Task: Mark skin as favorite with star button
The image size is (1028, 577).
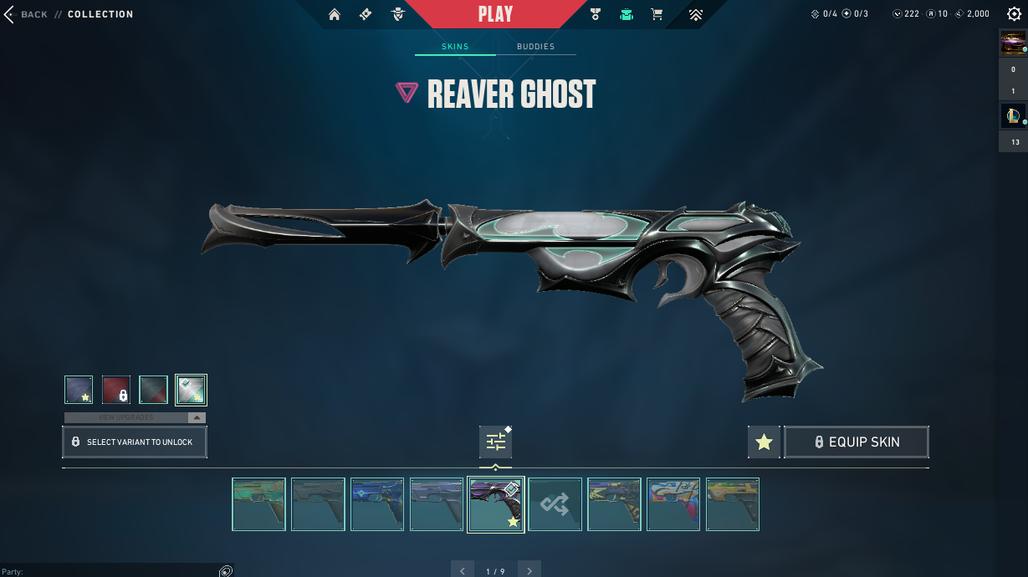Action: [764, 442]
